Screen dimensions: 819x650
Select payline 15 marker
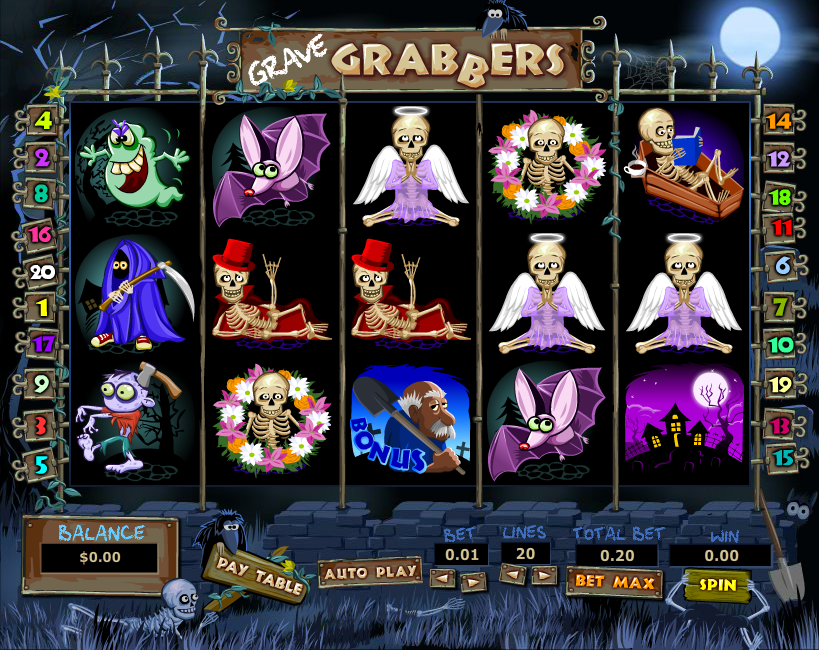[781, 458]
